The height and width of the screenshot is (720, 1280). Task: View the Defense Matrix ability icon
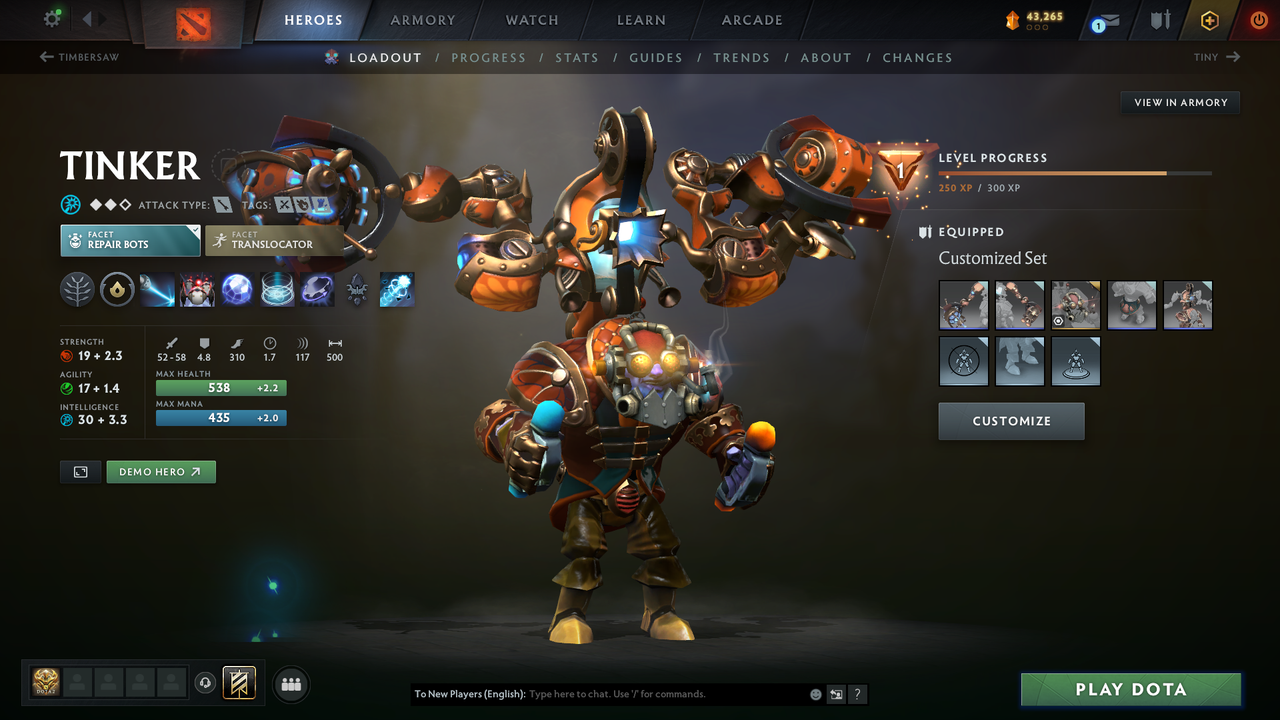click(237, 290)
